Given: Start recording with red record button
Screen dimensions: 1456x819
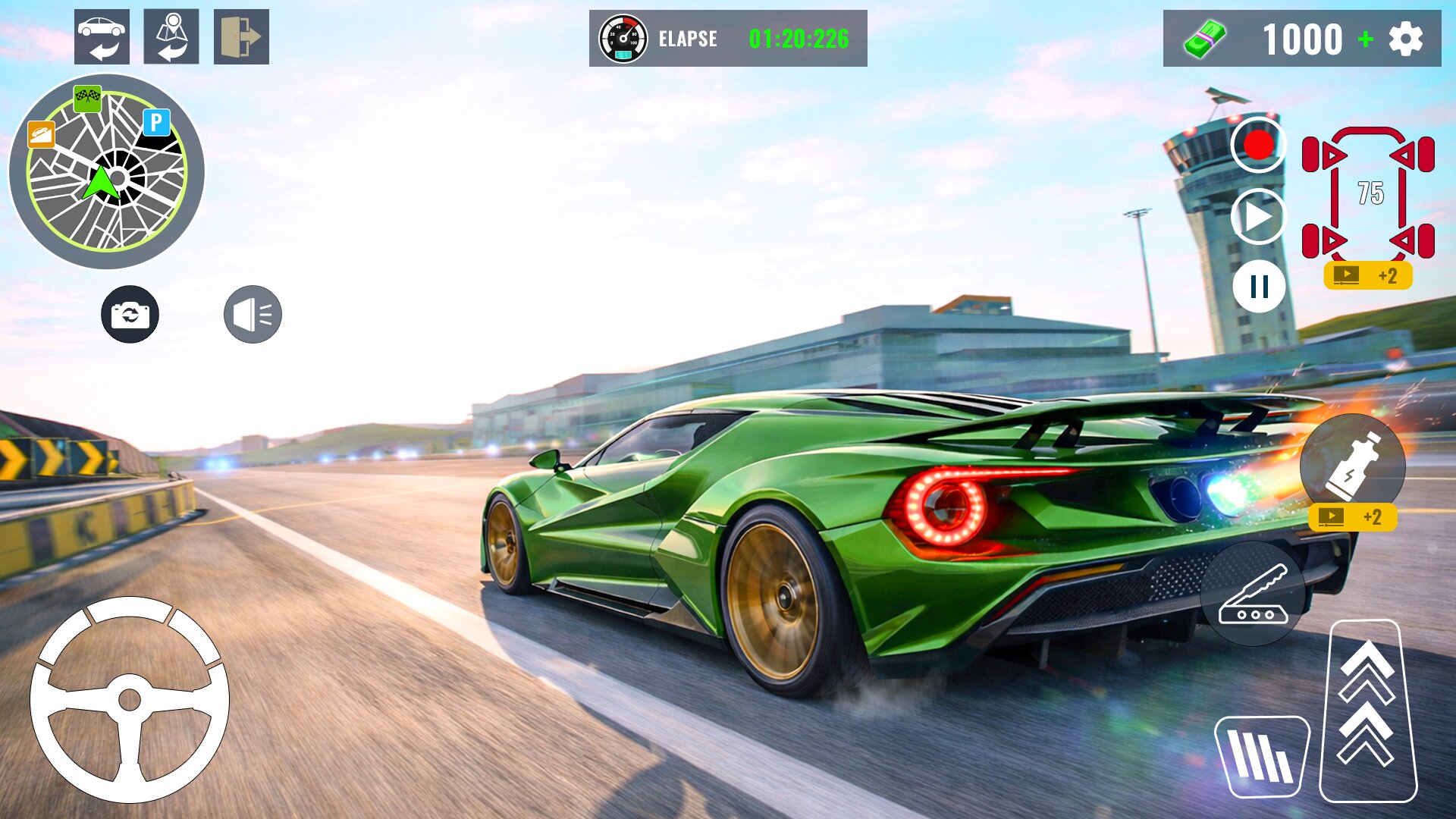Looking at the screenshot, I should coord(1259,145).
